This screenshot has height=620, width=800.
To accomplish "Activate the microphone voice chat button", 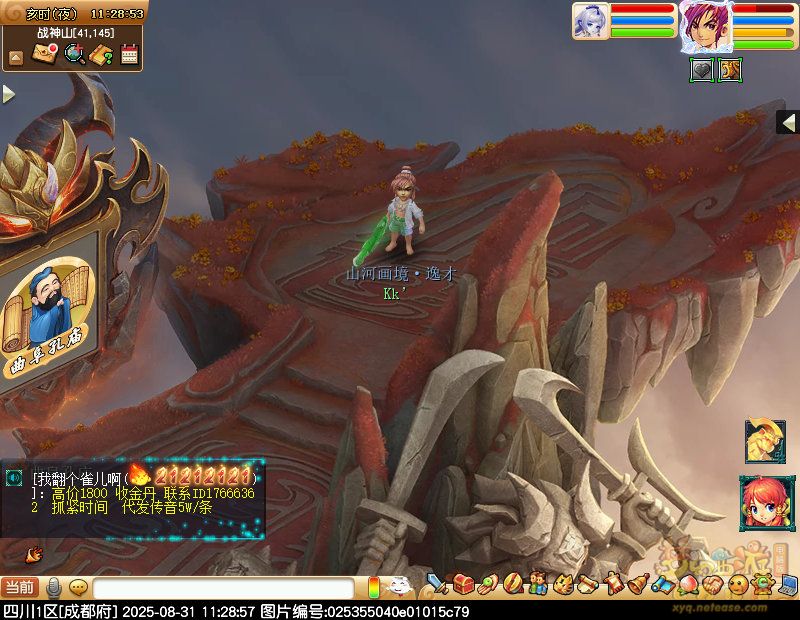I will pyautogui.click(x=54, y=588).
